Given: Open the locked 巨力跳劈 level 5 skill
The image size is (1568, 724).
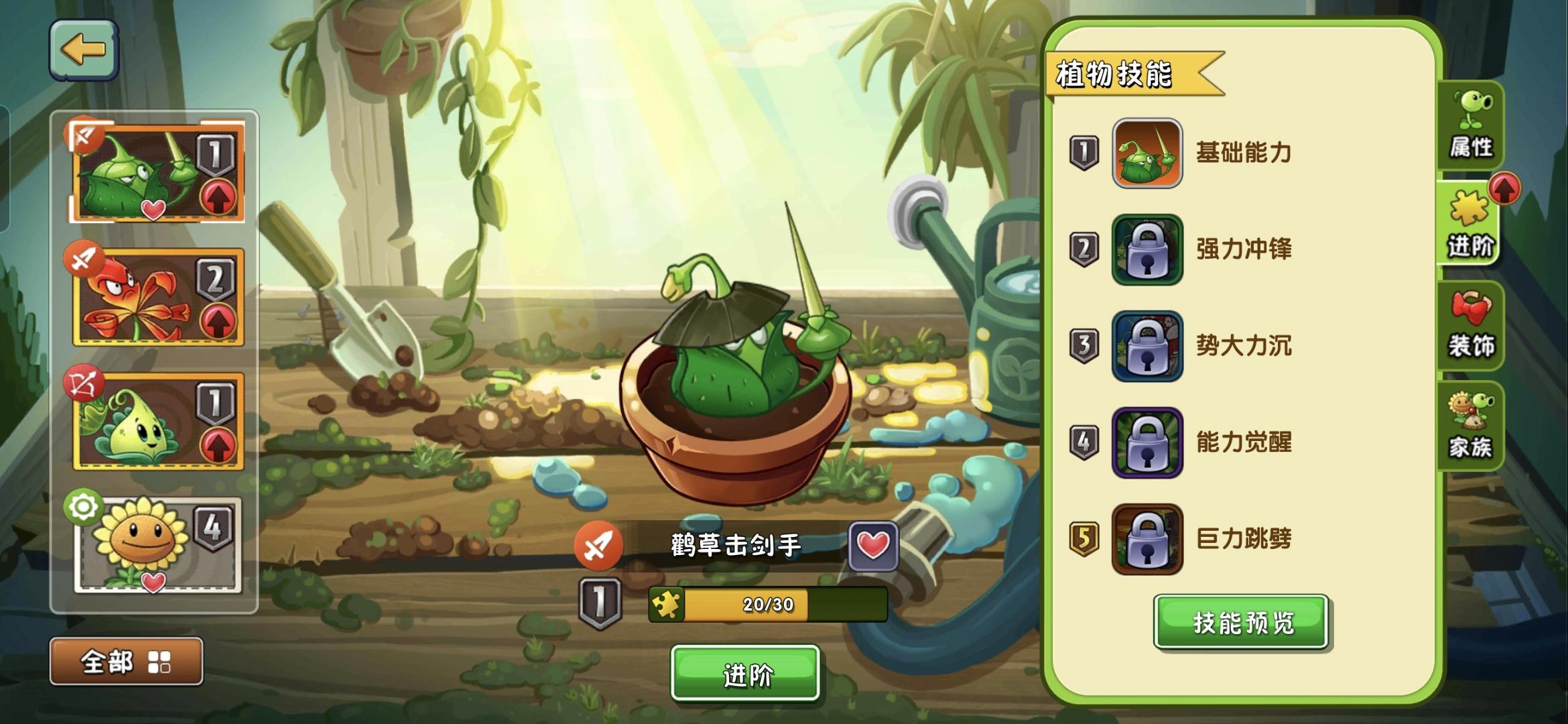Looking at the screenshot, I should click(x=1147, y=538).
